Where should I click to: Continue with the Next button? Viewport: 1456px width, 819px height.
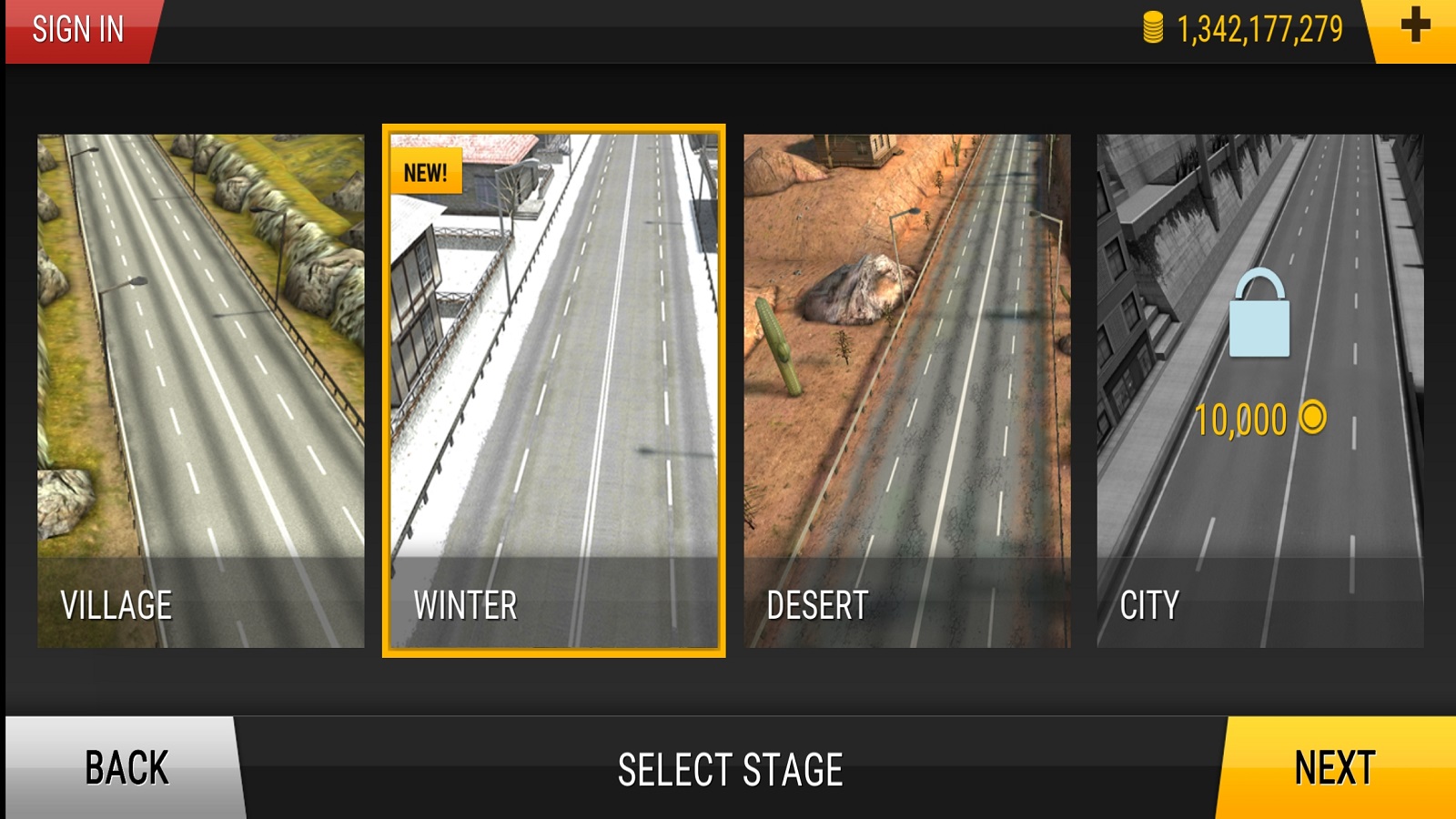pos(1336,767)
